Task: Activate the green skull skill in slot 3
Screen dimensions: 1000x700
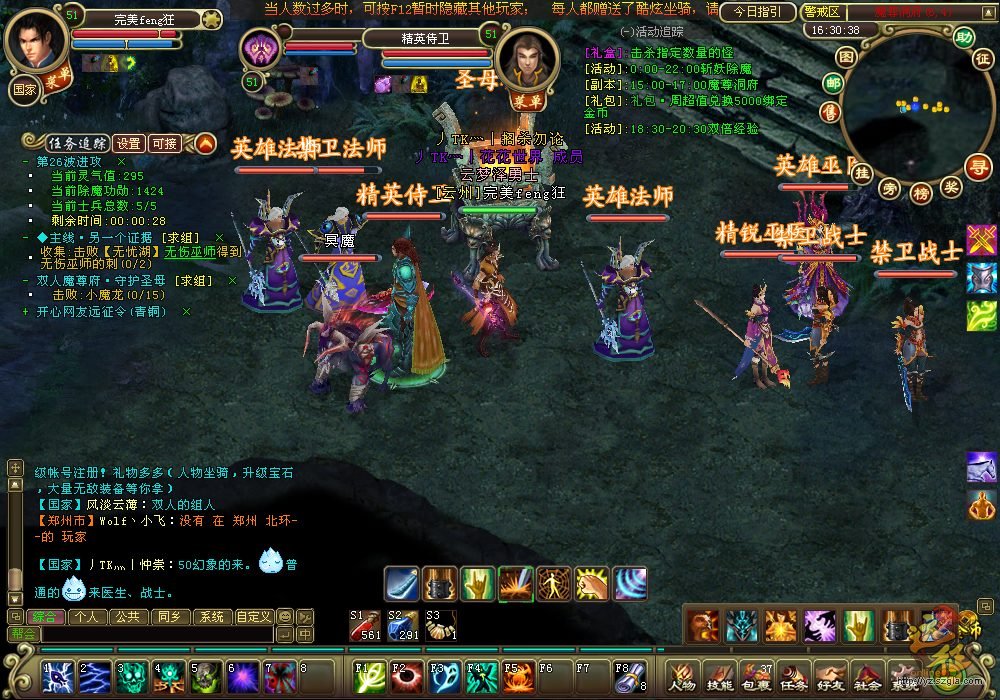Action: 132,678
